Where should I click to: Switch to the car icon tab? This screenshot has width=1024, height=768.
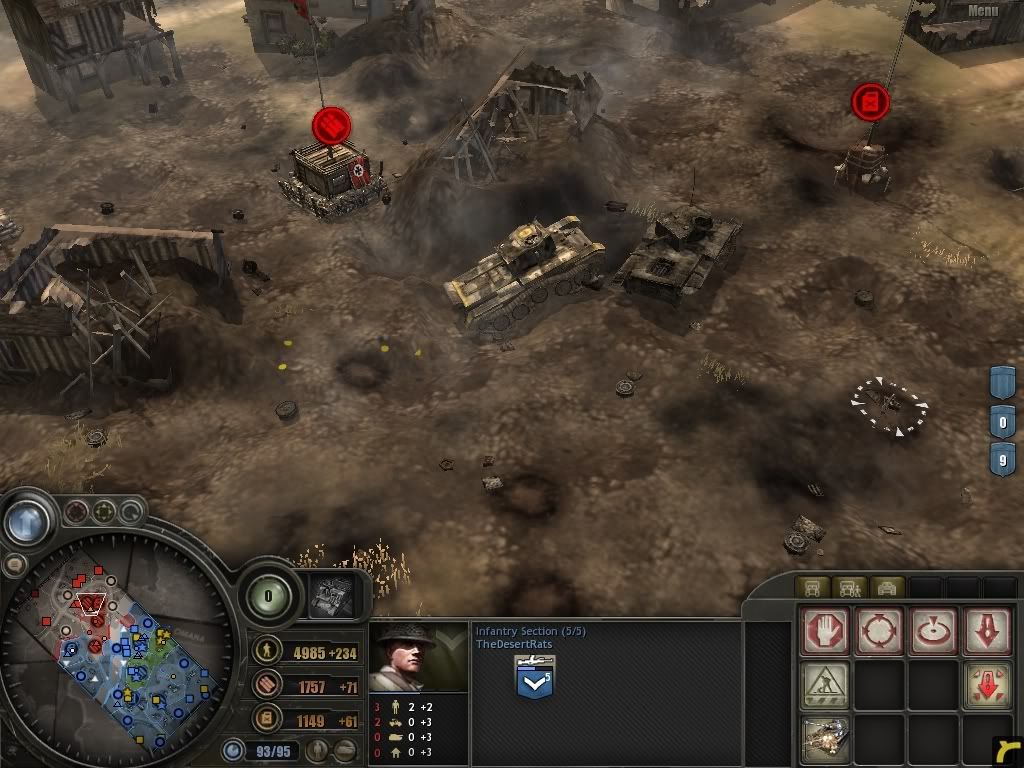pyautogui.click(x=887, y=587)
